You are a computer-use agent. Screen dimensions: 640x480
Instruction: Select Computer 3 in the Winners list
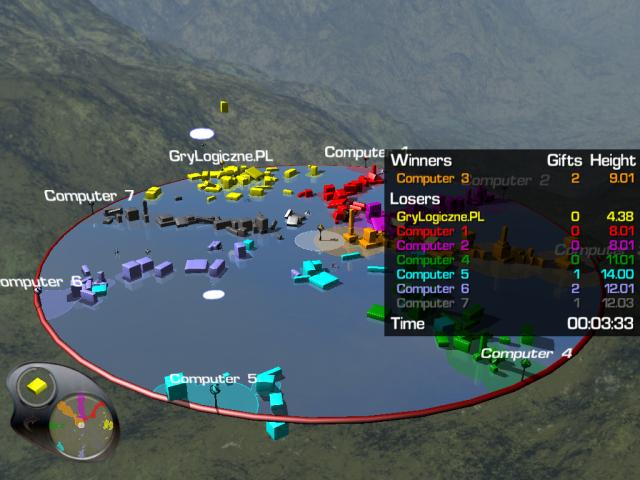coord(432,179)
